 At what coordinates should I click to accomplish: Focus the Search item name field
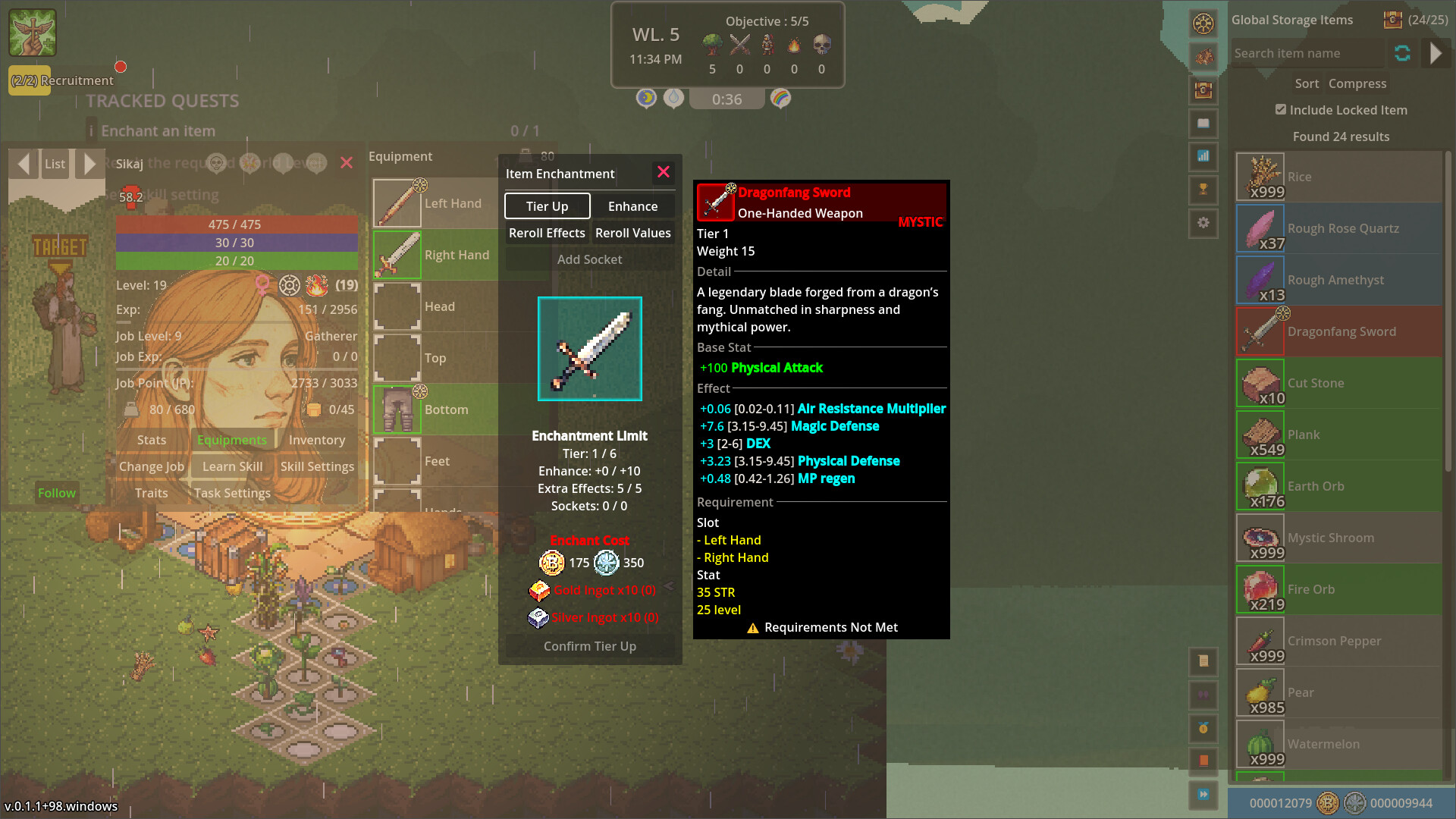point(1306,53)
